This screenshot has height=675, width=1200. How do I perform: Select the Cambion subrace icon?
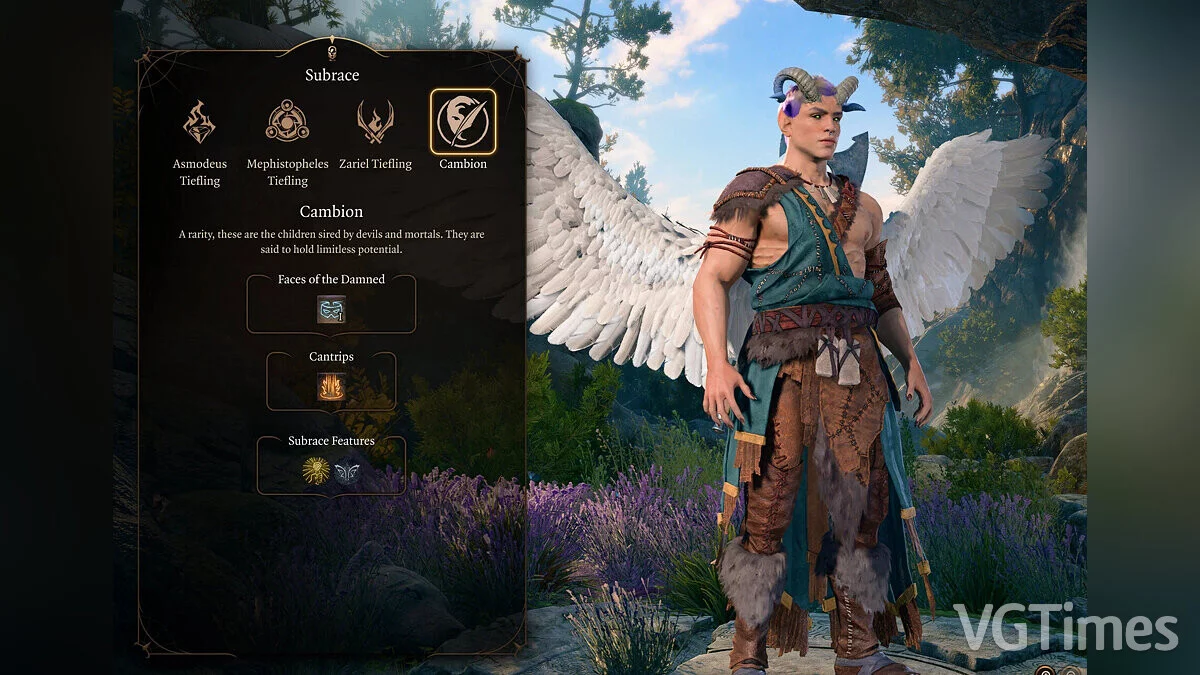[463, 122]
